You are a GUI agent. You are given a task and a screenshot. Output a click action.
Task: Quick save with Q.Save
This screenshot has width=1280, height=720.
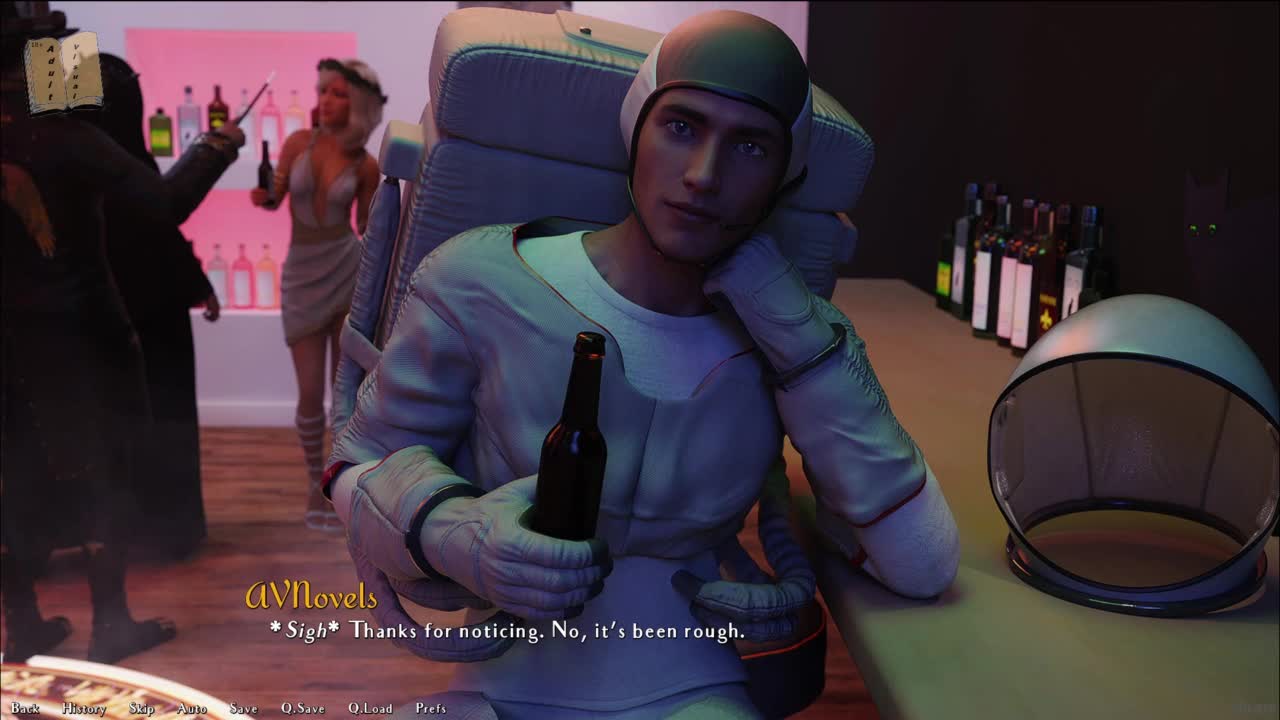[x=302, y=708]
